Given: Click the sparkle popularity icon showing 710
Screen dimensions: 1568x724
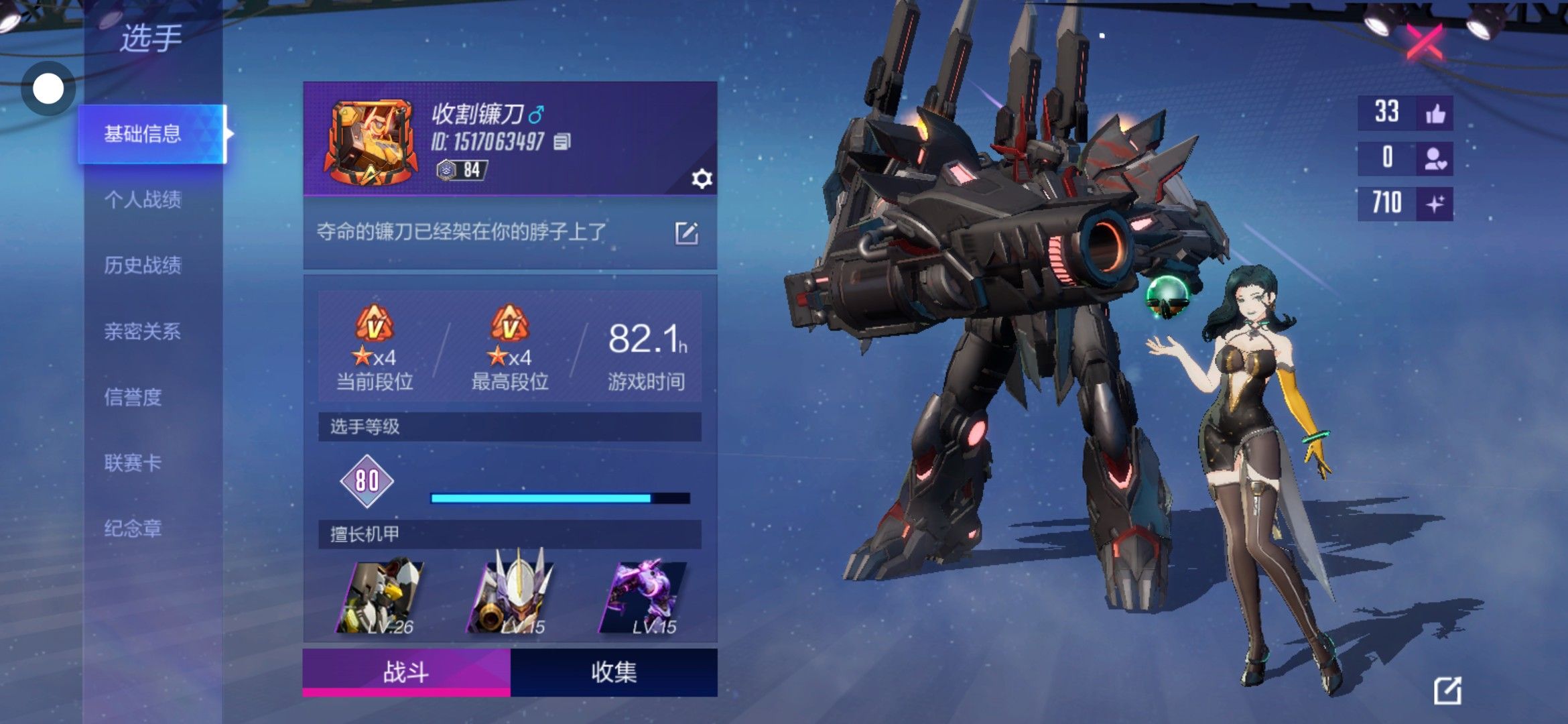Looking at the screenshot, I should pos(1435,203).
